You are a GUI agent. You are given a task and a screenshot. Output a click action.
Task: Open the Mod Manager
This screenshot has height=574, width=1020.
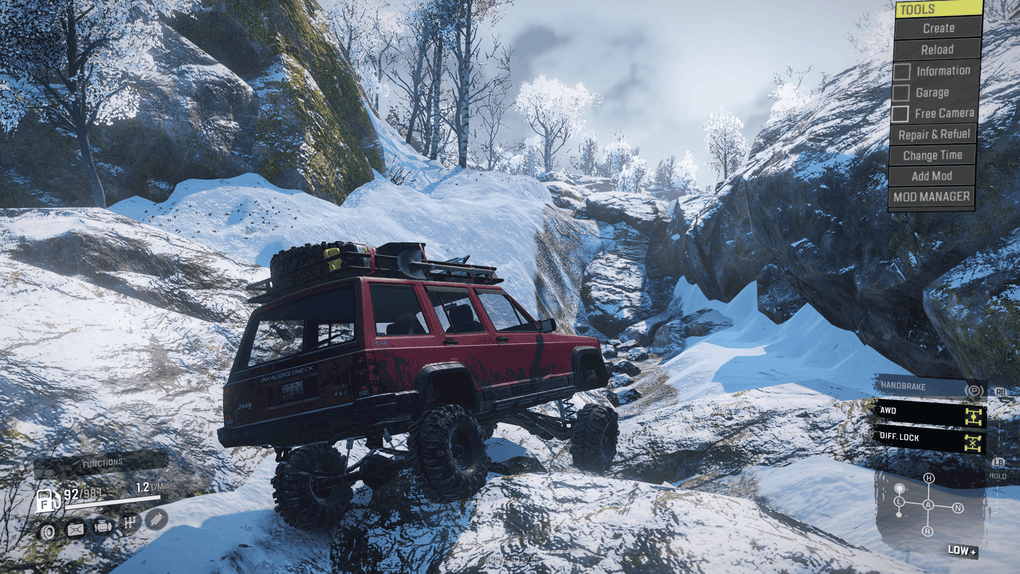point(932,197)
